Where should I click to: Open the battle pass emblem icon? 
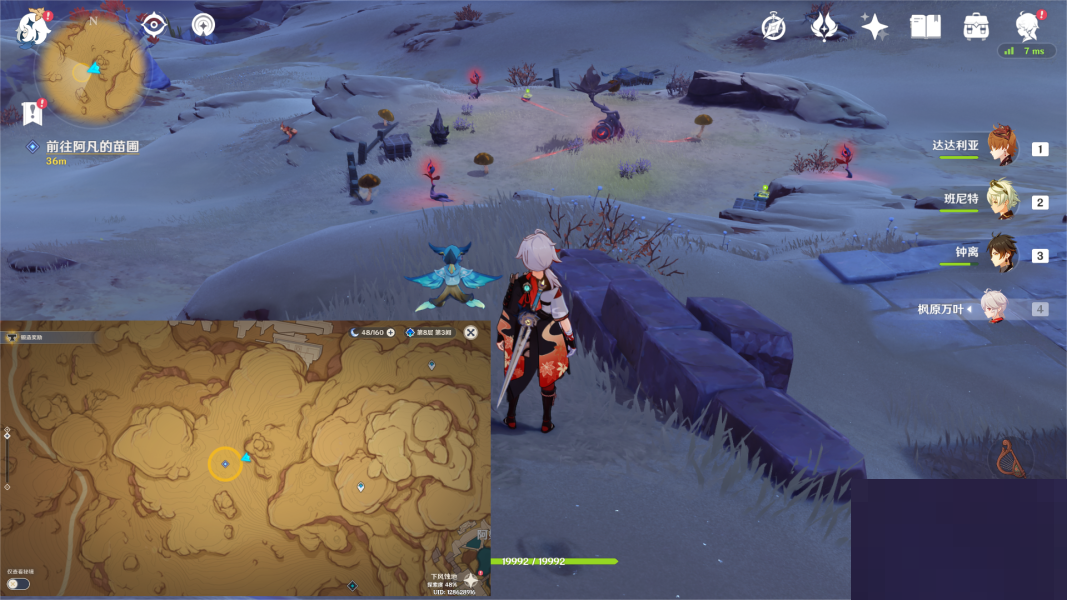point(824,27)
